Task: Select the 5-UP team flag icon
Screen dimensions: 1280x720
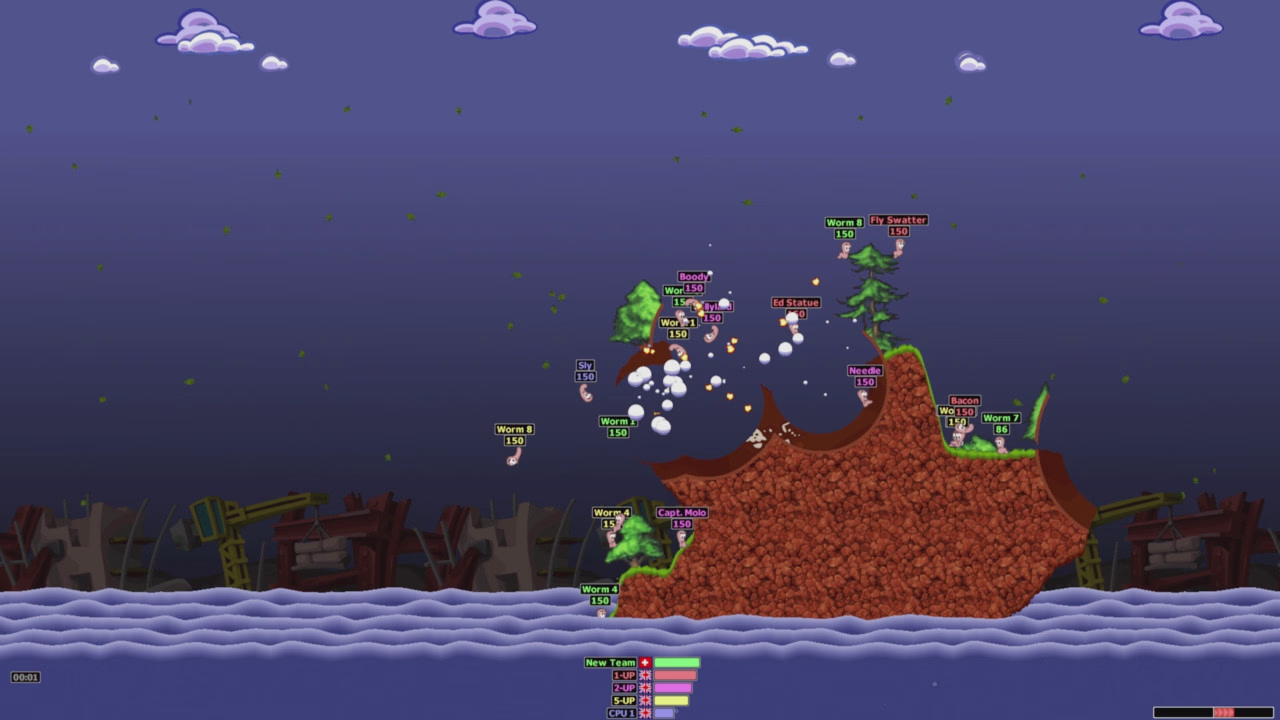Action: click(645, 700)
